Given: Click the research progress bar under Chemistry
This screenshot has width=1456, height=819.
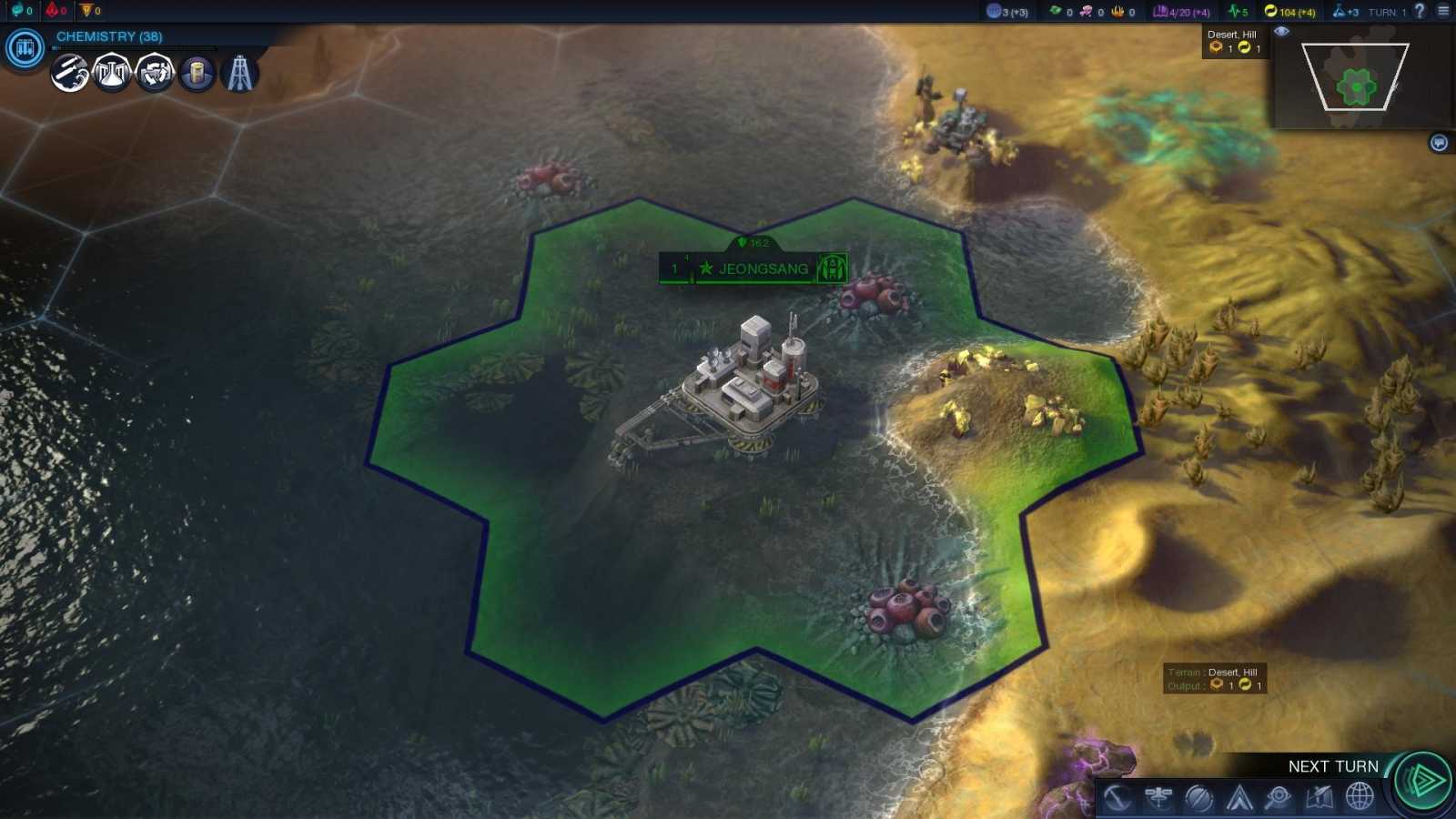Looking at the screenshot, I should tap(136, 48).
